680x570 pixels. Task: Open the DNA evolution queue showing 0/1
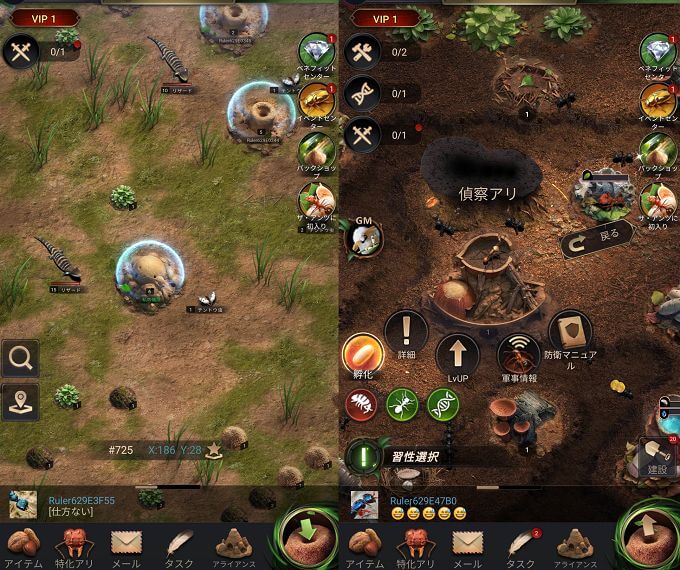[361, 92]
